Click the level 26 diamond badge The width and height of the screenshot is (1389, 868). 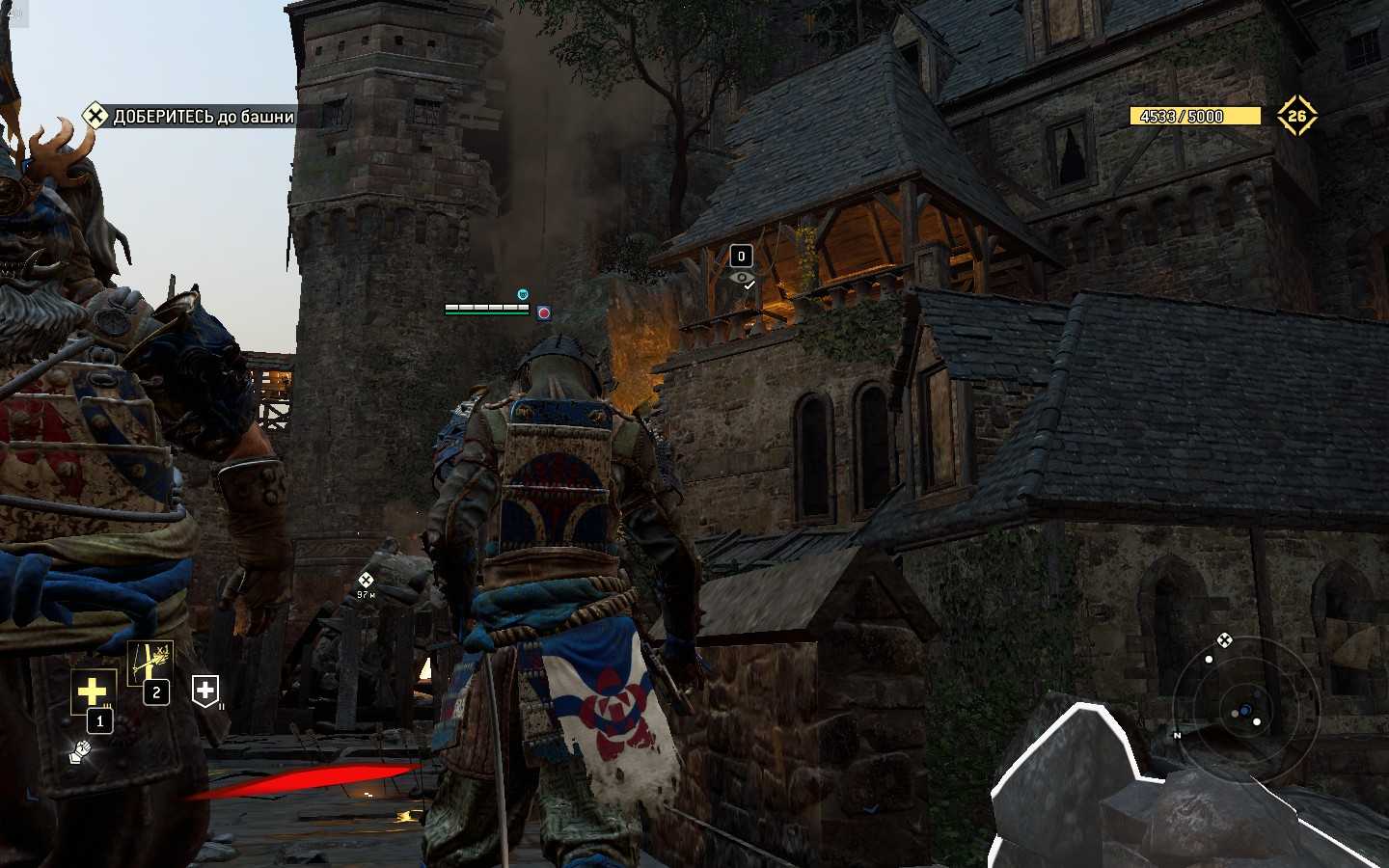[1296, 116]
